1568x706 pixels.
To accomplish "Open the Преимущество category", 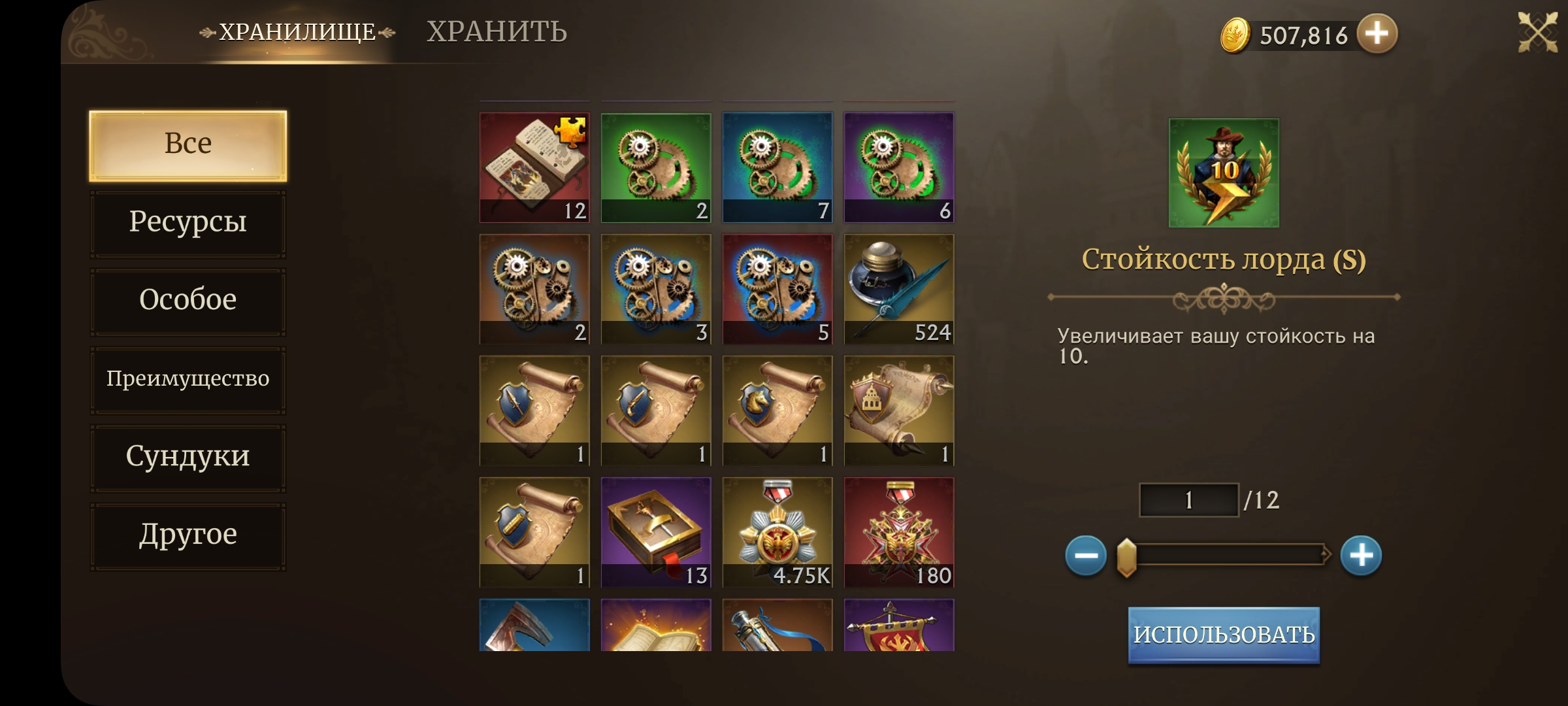I will (188, 379).
